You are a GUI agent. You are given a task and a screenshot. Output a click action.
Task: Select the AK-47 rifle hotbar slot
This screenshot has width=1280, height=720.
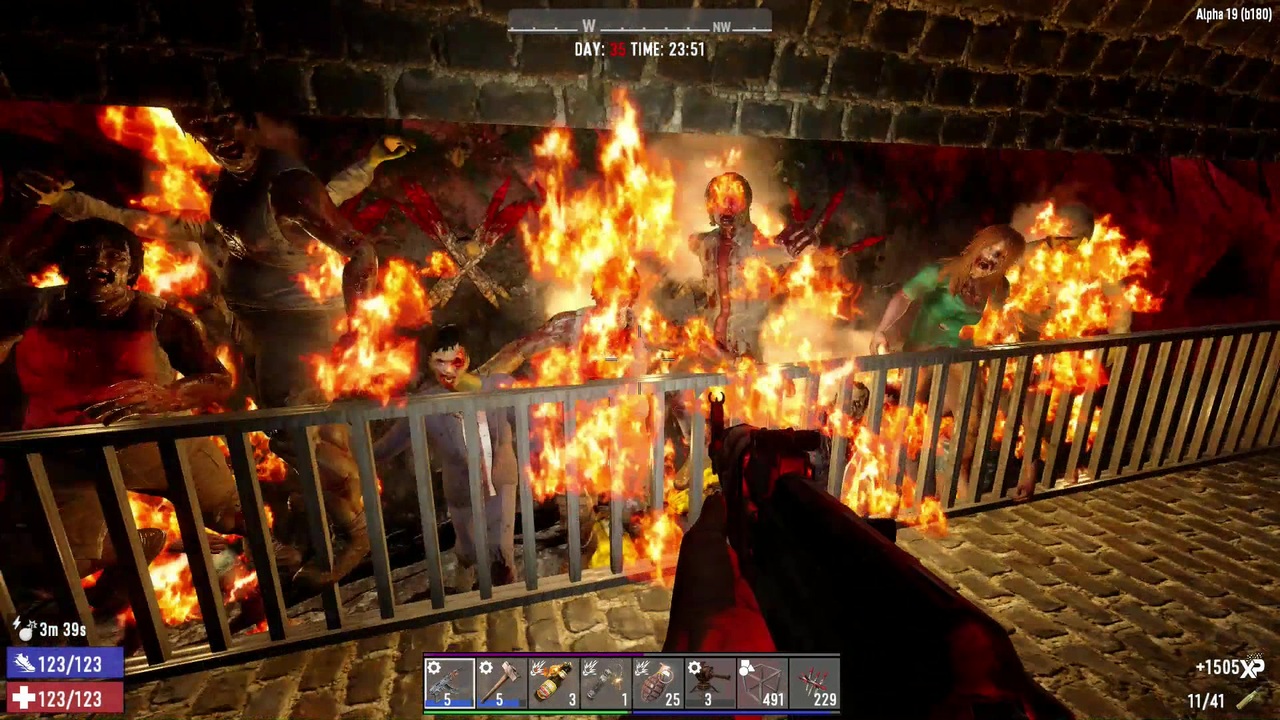click(449, 683)
